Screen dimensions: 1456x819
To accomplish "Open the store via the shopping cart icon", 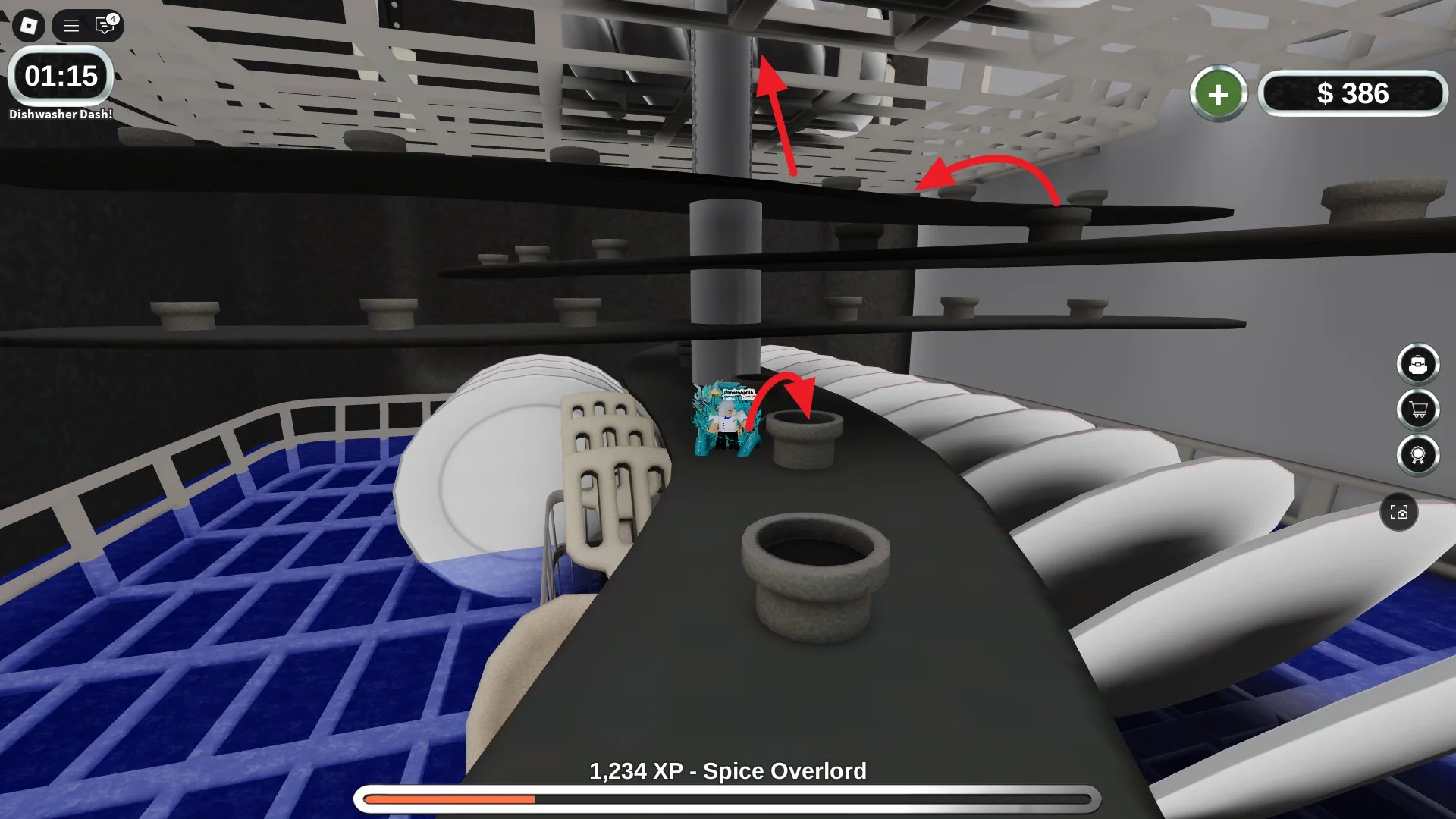I will pyautogui.click(x=1418, y=409).
